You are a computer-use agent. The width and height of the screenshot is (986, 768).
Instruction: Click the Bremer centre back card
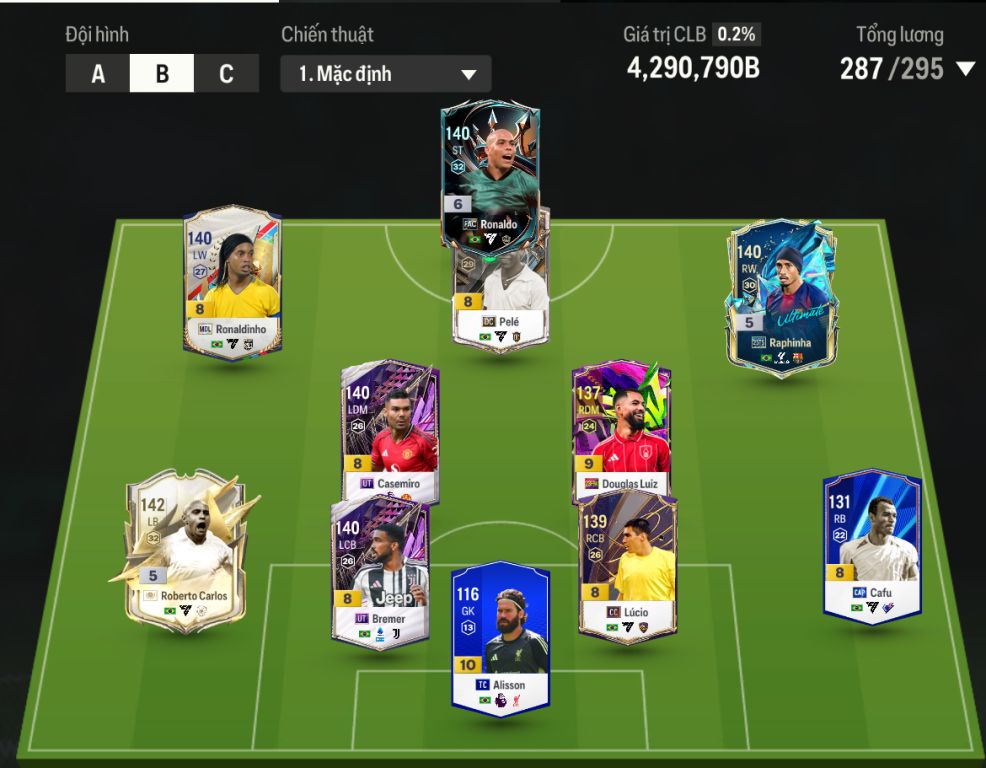click(380, 570)
